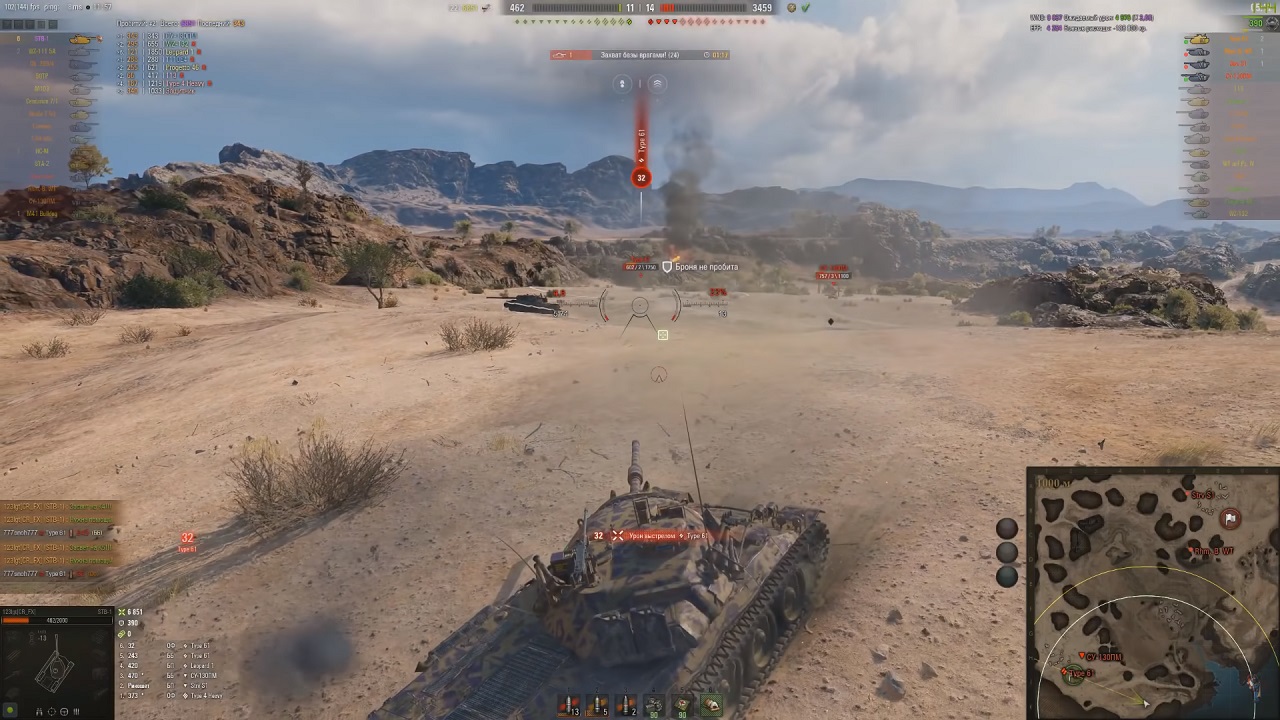The image size is (1280, 720).
Task: Select the Type 4 Heavy row in damage log
Action: (x=200, y=696)
